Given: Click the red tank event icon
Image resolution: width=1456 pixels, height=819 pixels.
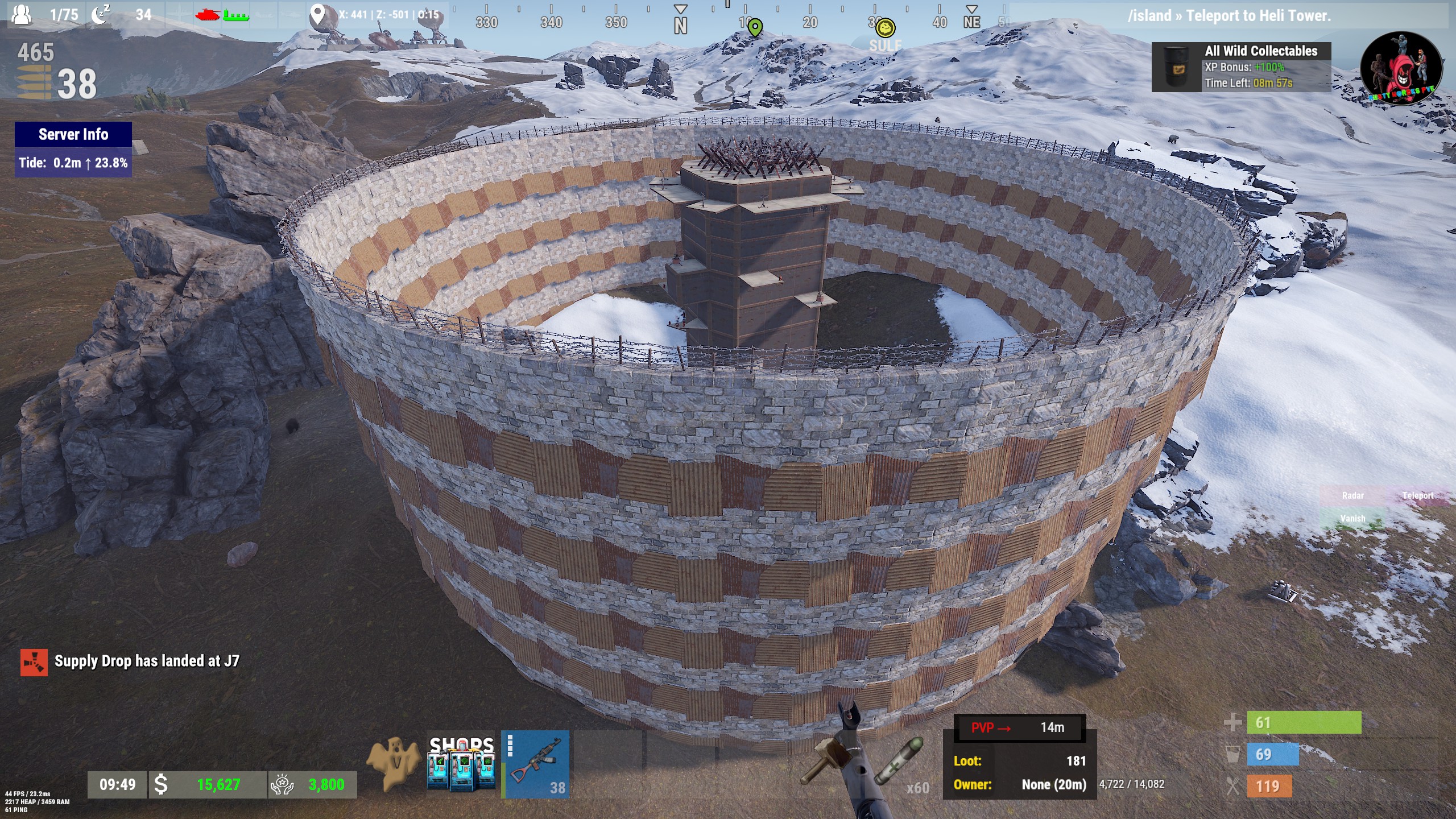Looking at the screenshot, I should click(207, 14).
